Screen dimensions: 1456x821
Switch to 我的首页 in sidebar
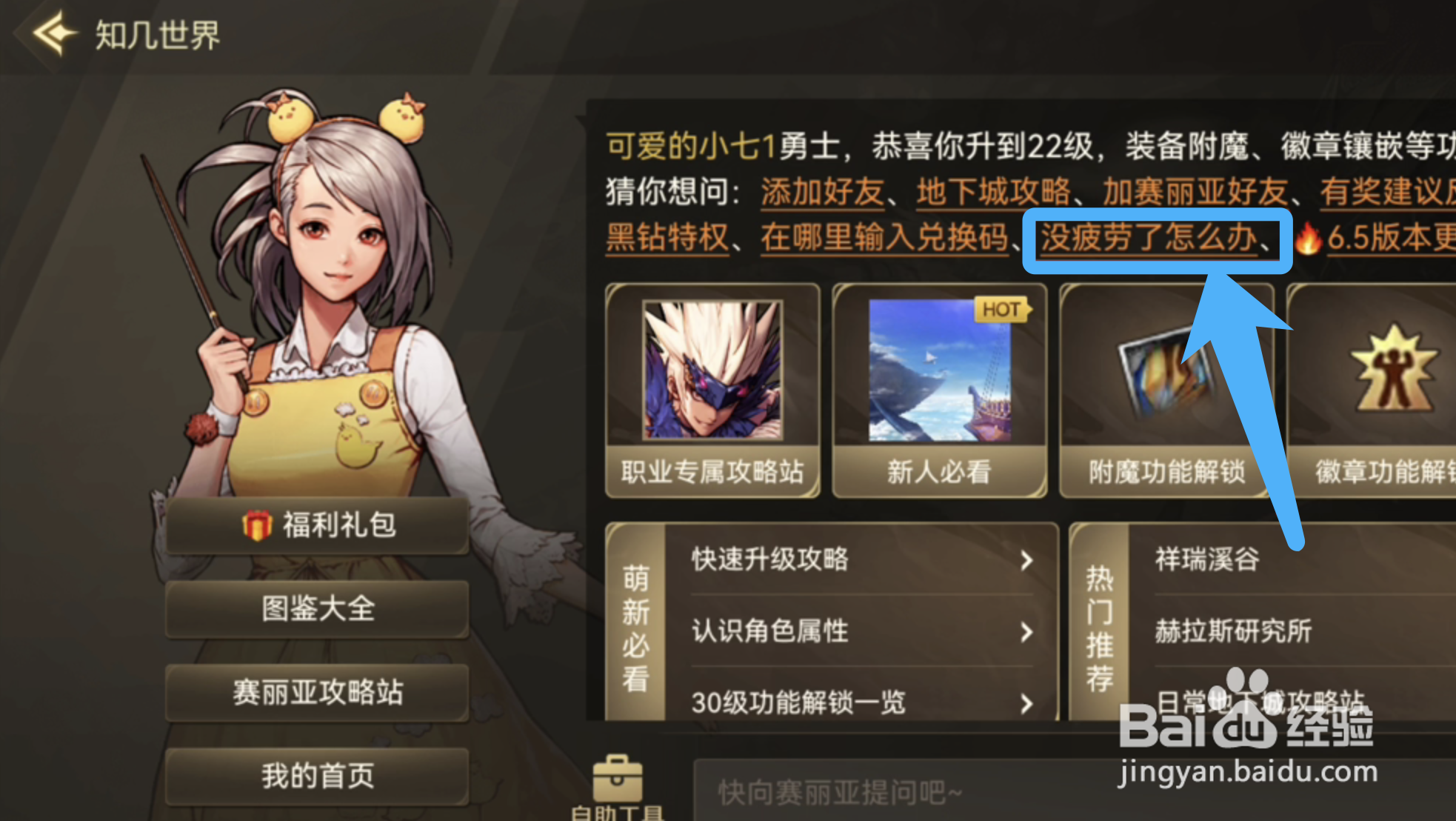coord(316,775)
